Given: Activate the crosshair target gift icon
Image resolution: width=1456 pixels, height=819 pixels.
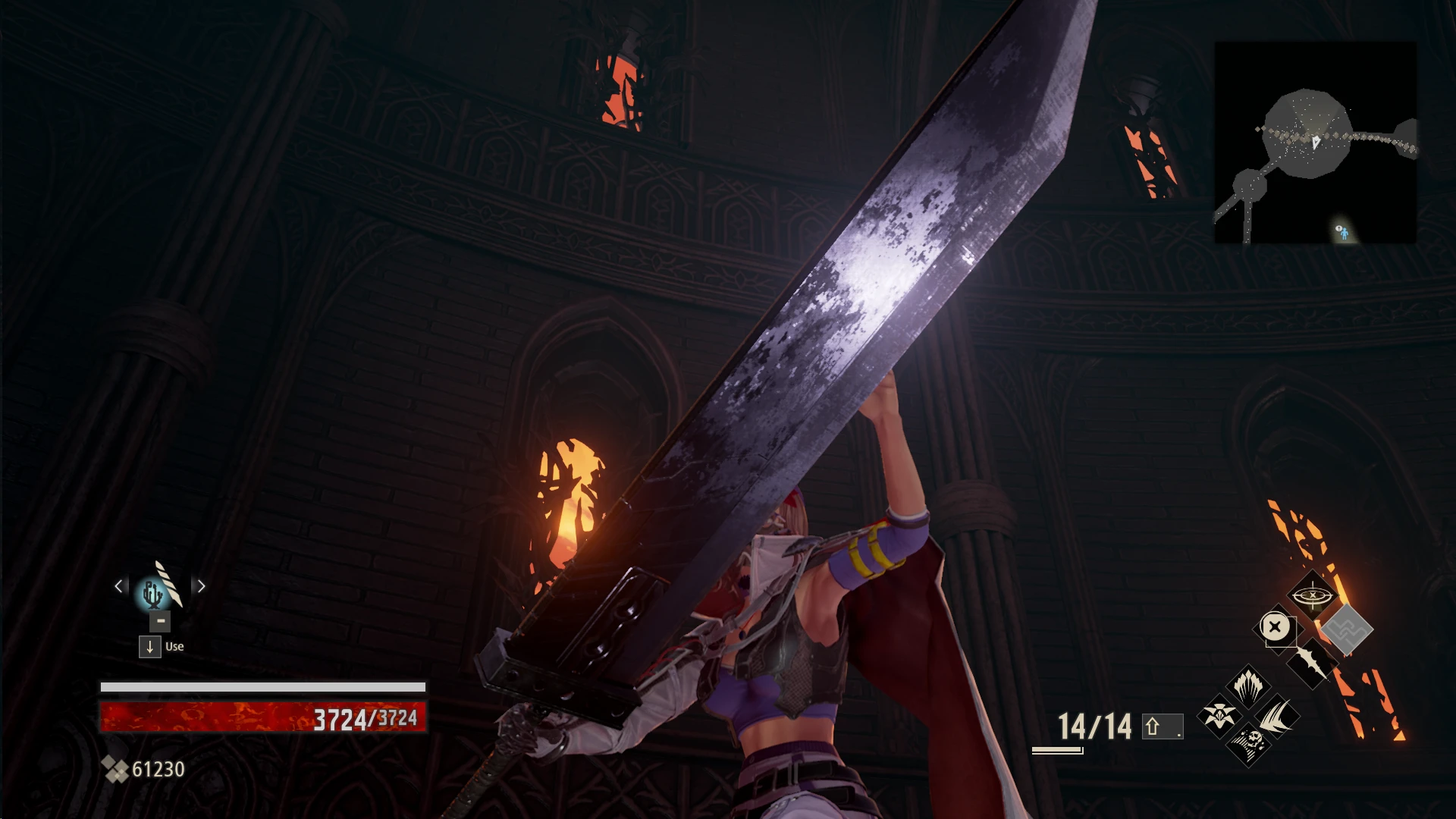Looking at the screenshot, I should [x=1312, y=595].
